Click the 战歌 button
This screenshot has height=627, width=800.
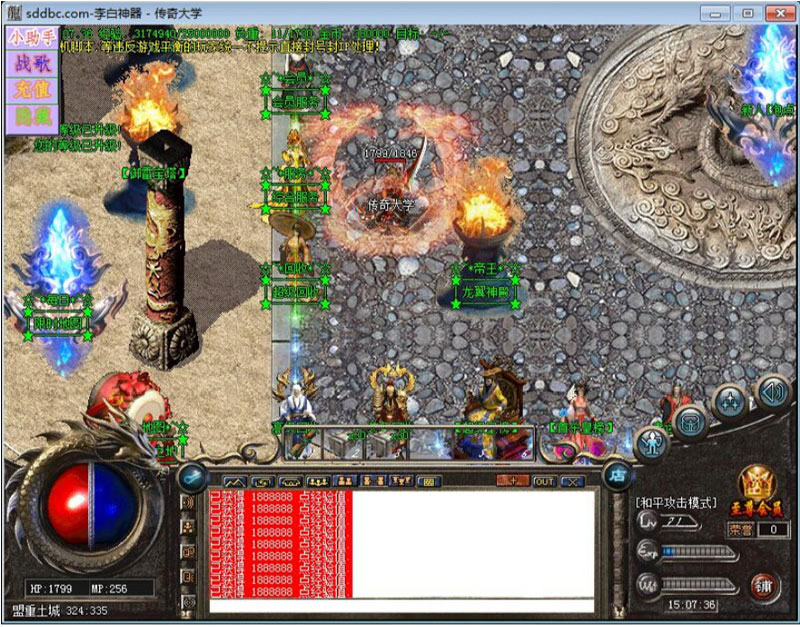[30, 63]
